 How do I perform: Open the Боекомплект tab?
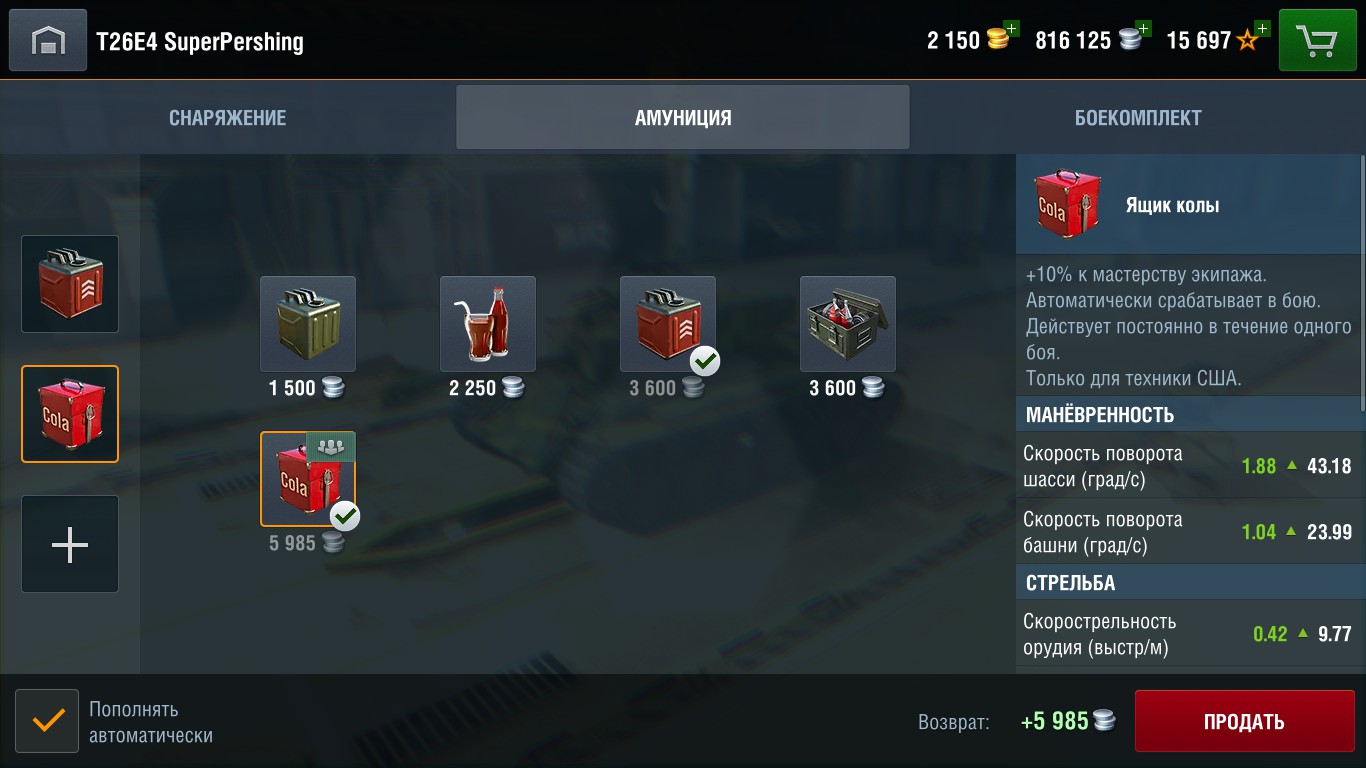(1138, 118)
